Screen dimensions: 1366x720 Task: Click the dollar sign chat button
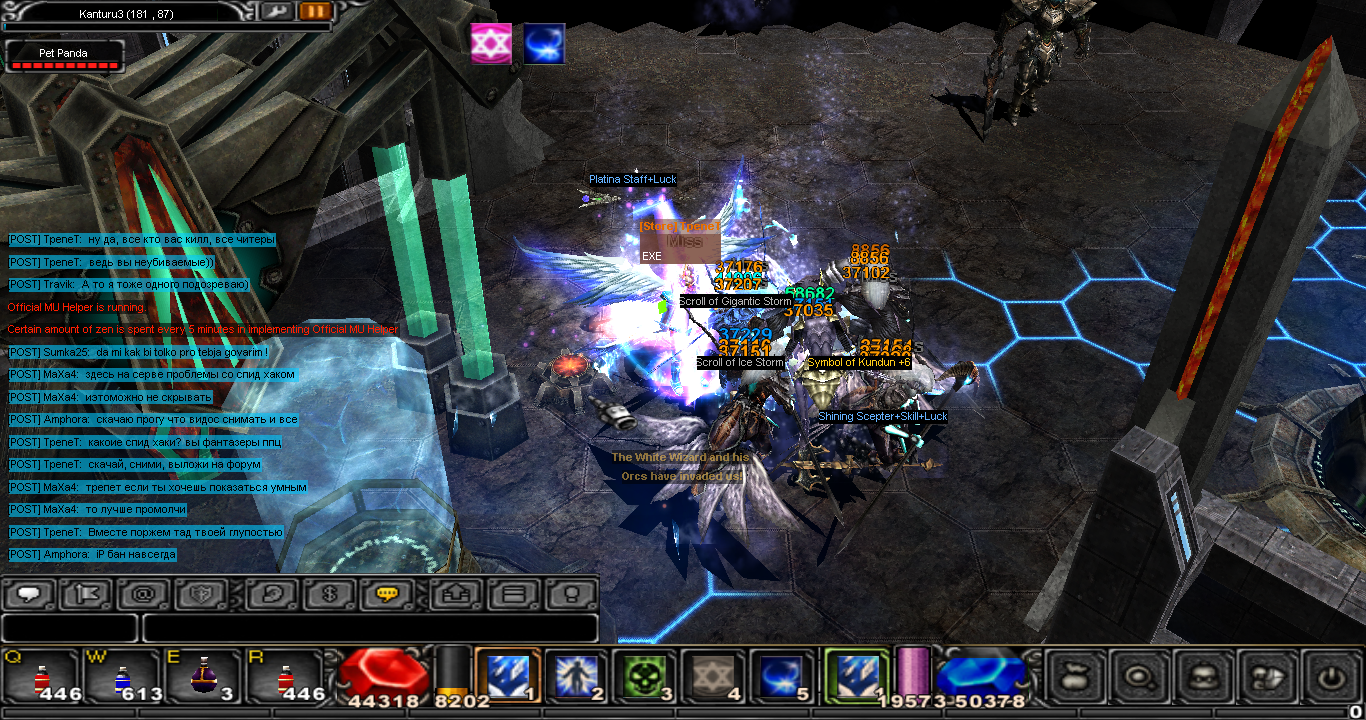[x=328, y=594]
